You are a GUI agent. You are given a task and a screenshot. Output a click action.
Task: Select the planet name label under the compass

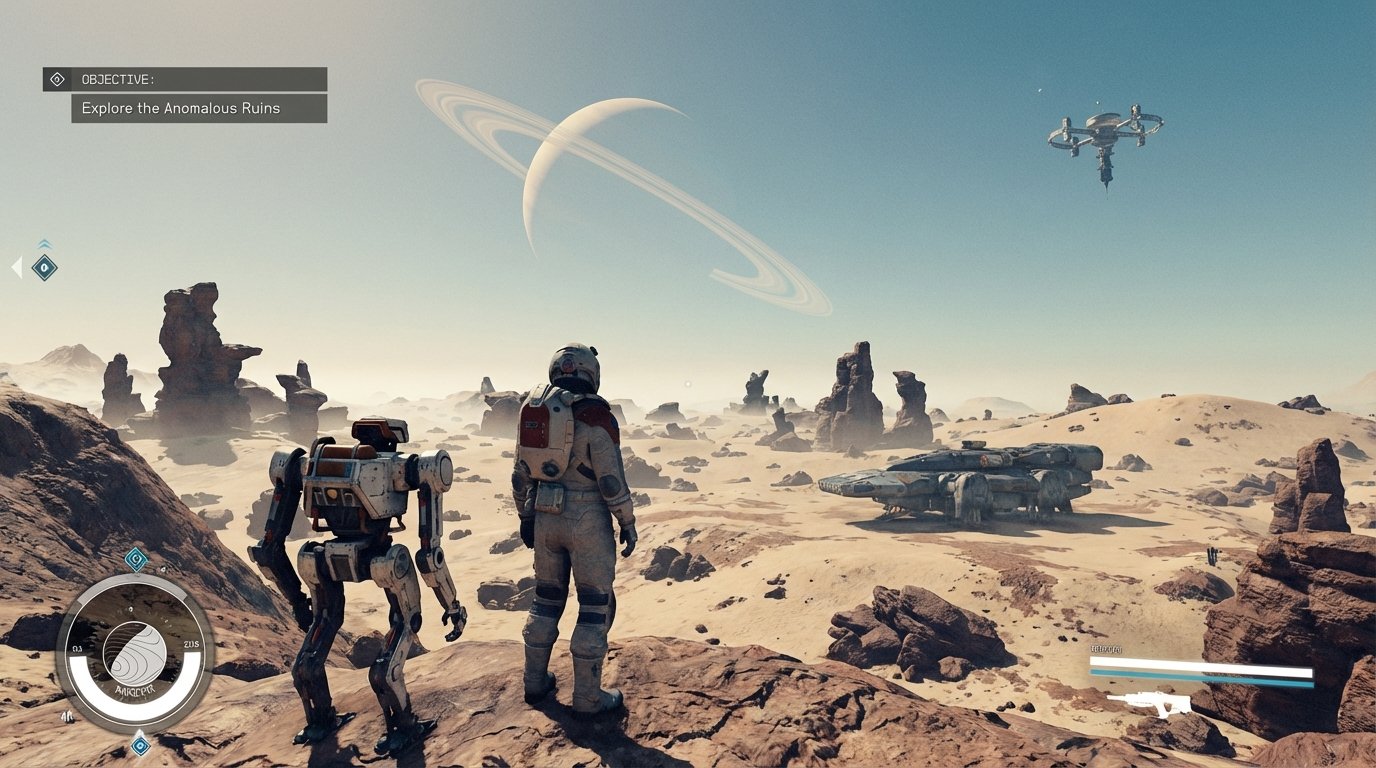pos(136,688)
